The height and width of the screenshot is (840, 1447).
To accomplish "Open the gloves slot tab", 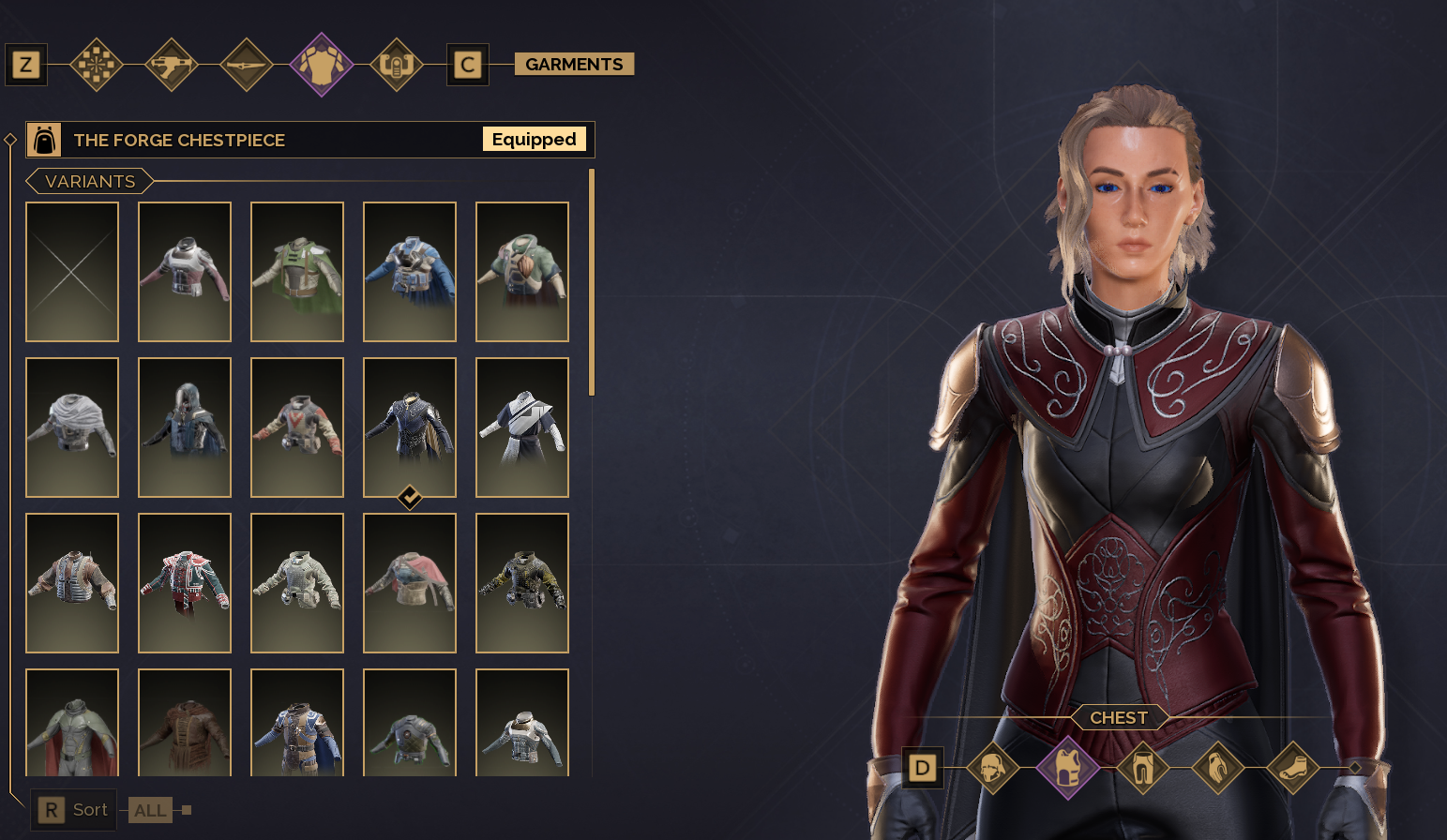I will 1217,769.
